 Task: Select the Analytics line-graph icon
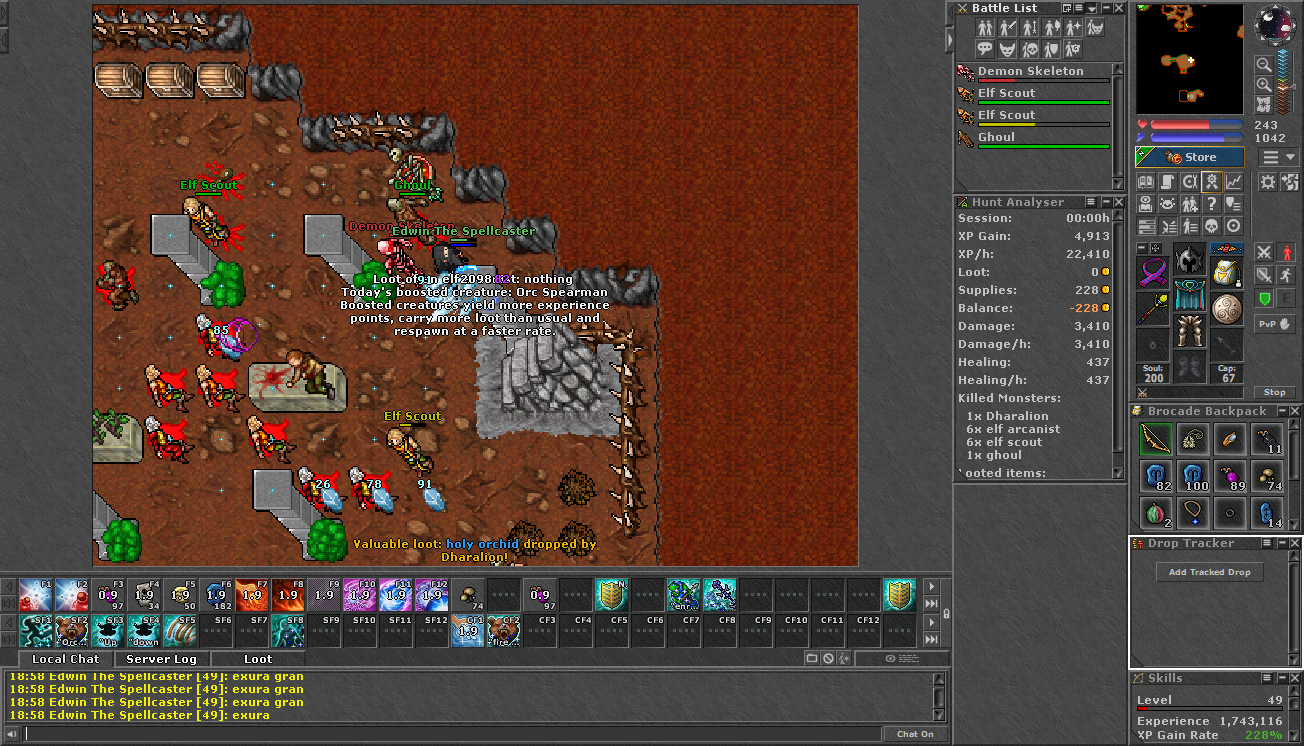(x=1234, y=182)
